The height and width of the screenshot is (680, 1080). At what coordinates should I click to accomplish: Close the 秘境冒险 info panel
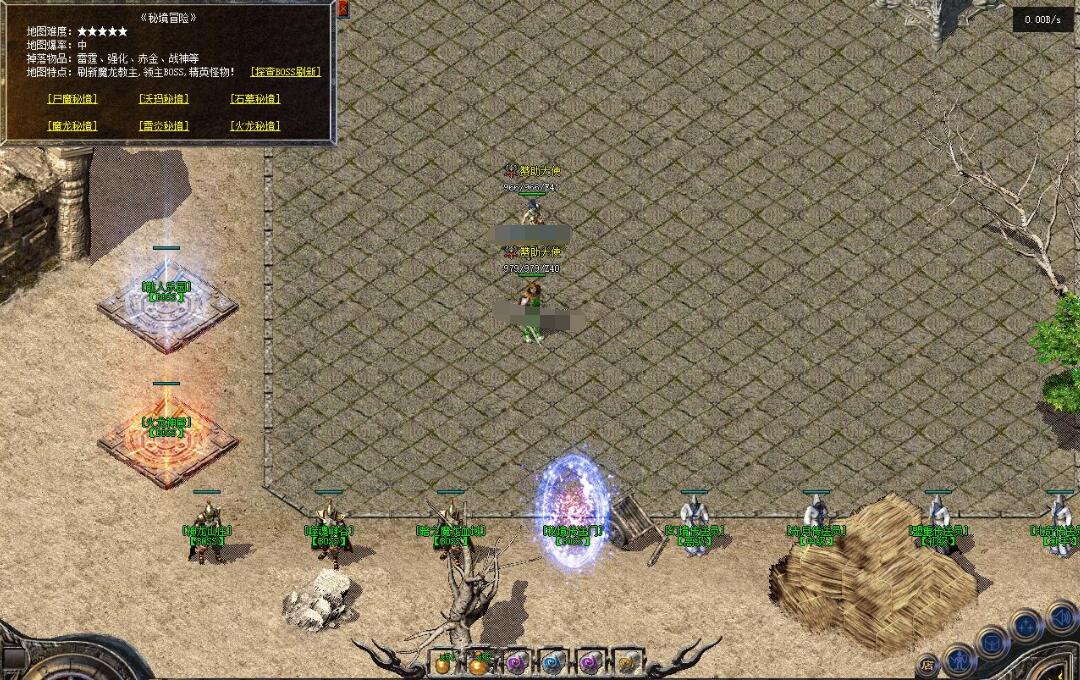pyautogui.click(x=343, y=9)
